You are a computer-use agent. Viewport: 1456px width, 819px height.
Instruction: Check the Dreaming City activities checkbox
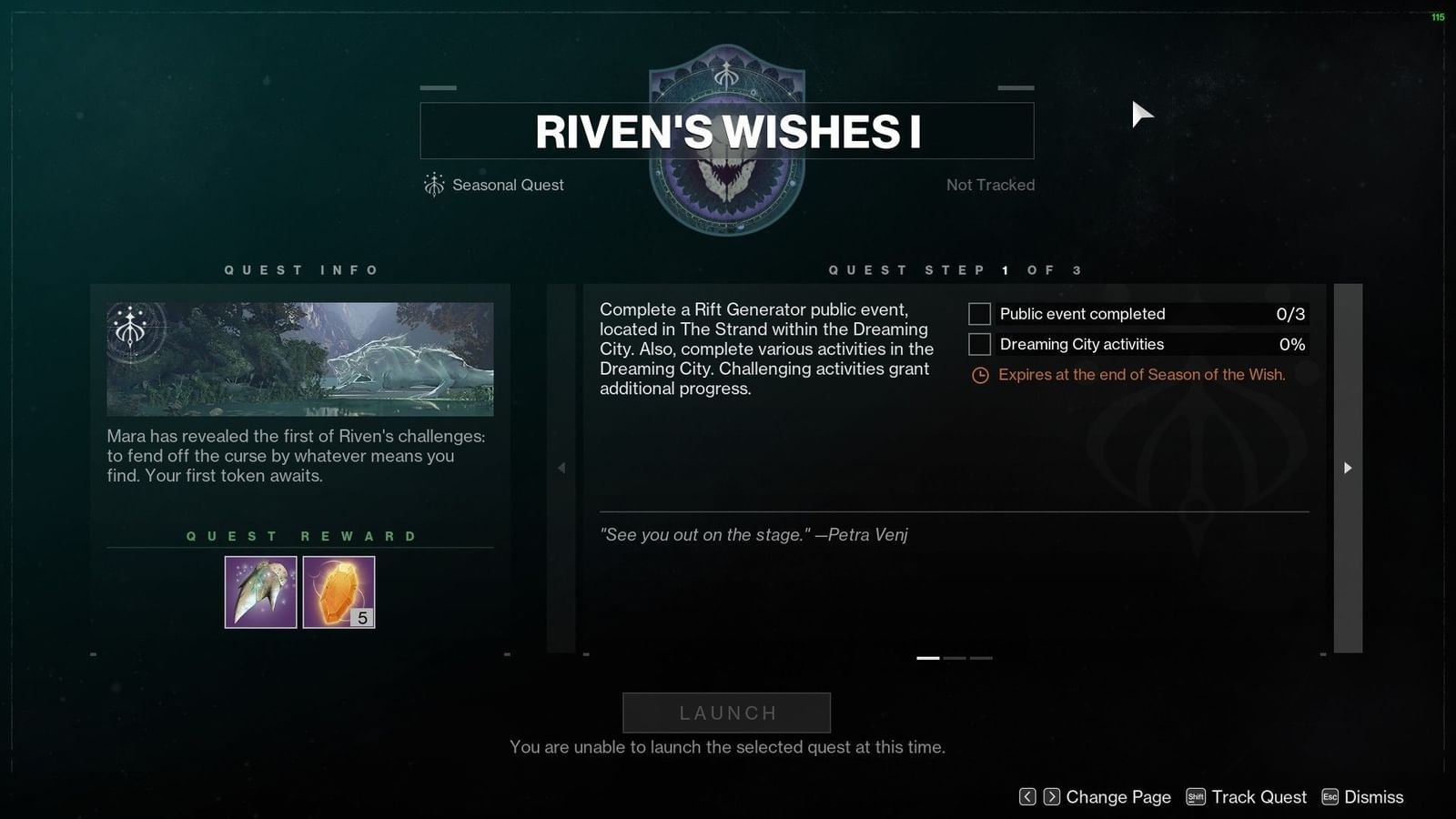978,344
